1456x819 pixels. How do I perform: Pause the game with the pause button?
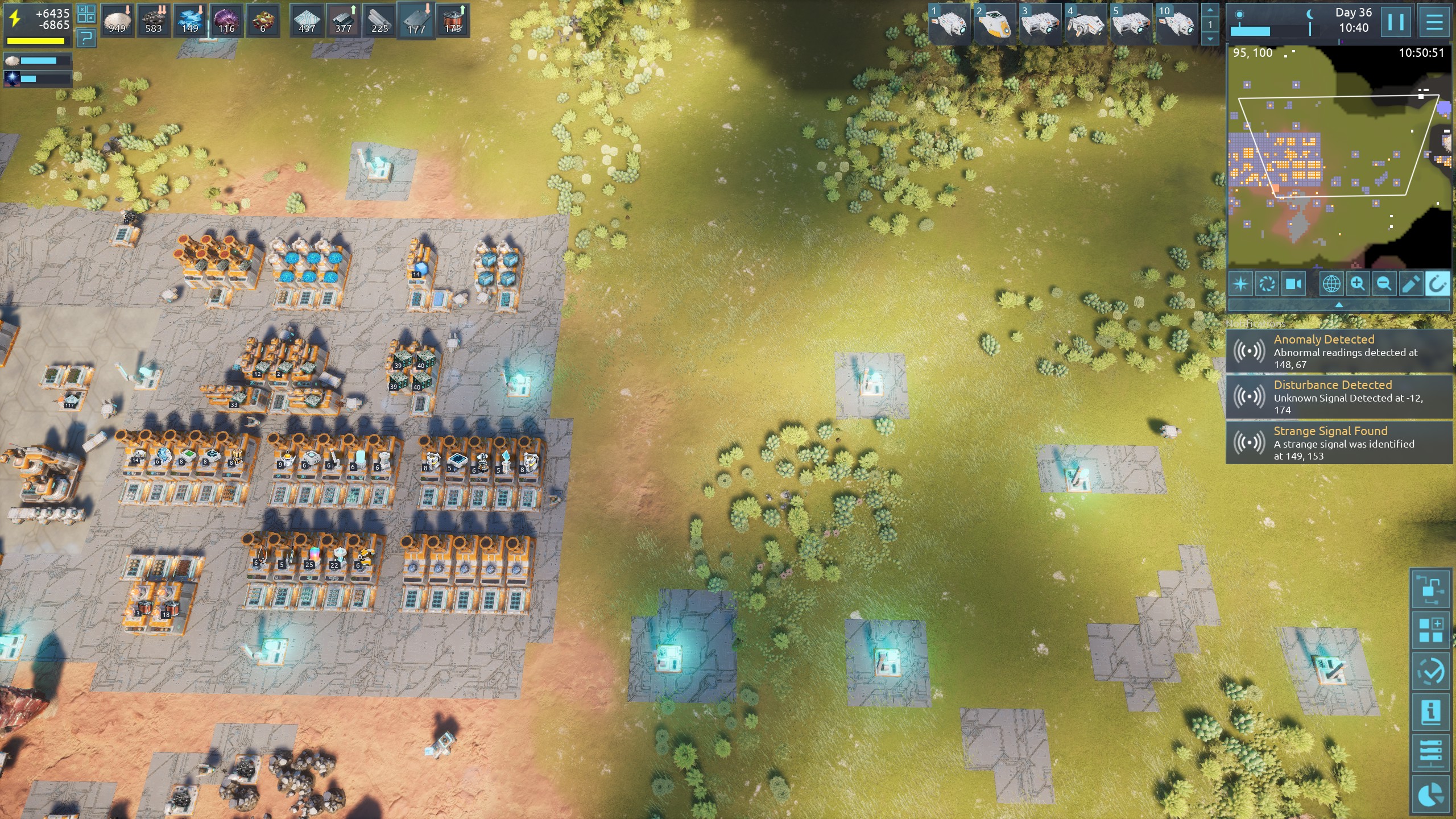coord(1396,22)
